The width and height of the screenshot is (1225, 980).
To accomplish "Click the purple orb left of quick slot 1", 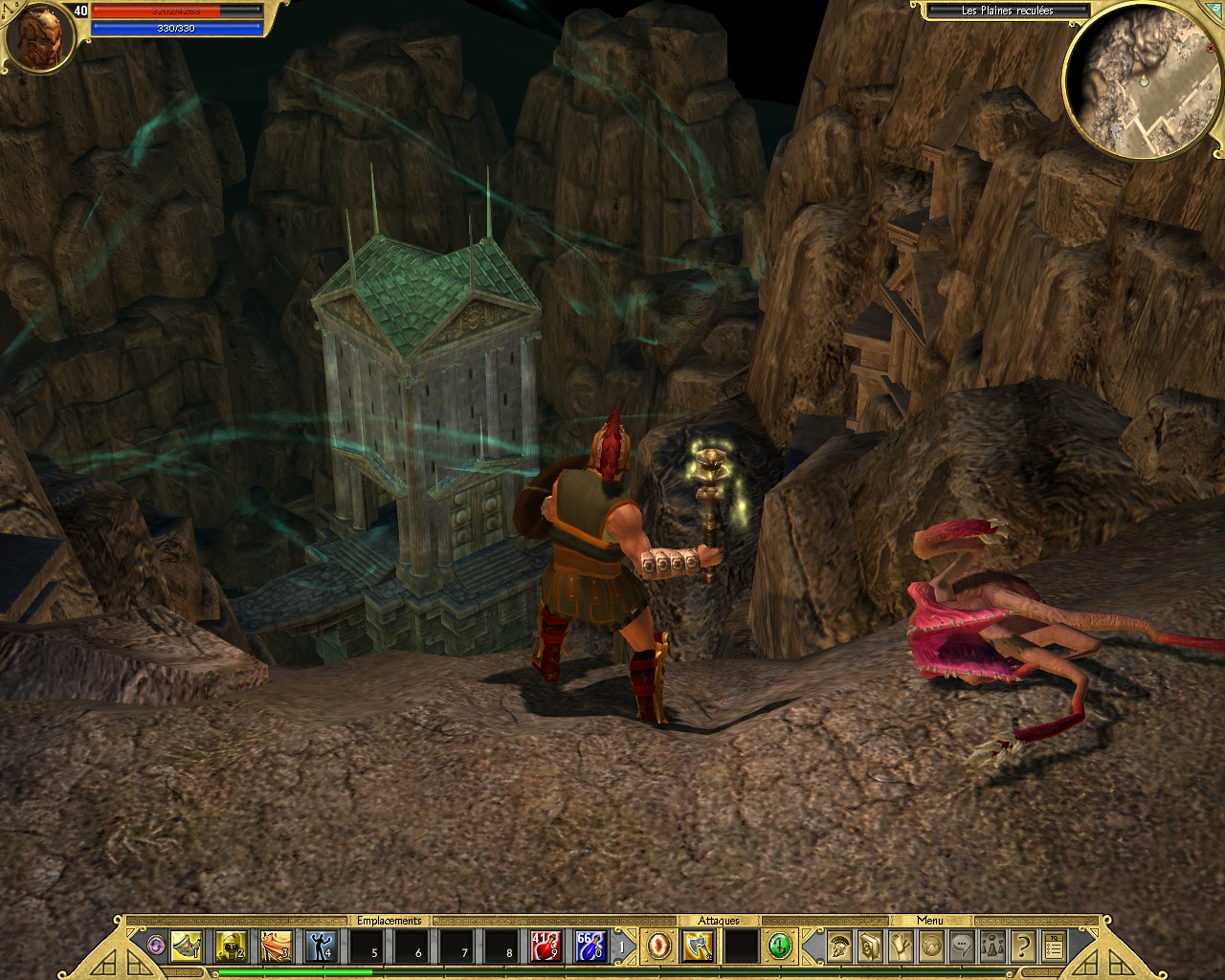I will pos(156,946).
